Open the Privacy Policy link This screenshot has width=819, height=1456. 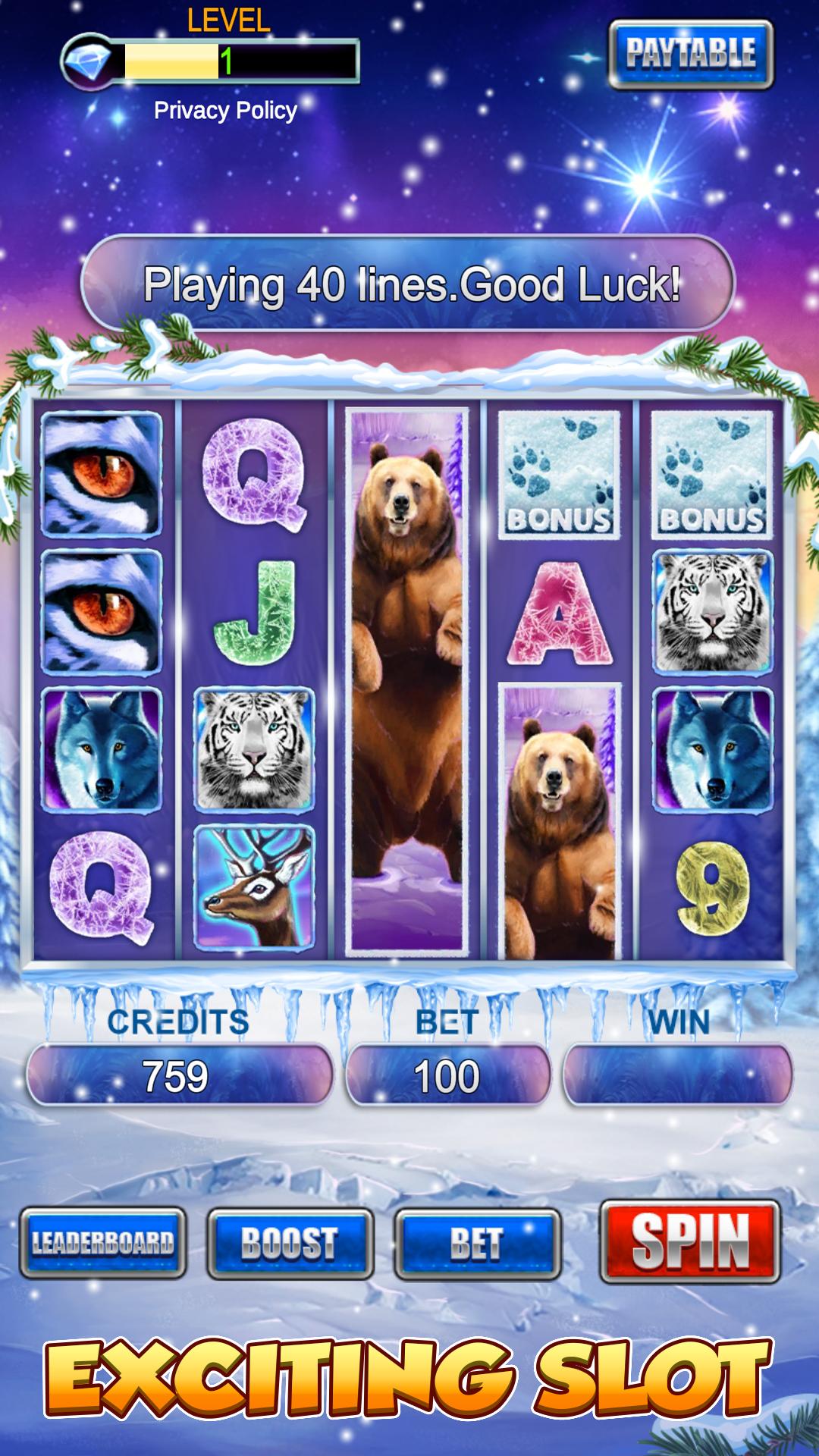225,111
